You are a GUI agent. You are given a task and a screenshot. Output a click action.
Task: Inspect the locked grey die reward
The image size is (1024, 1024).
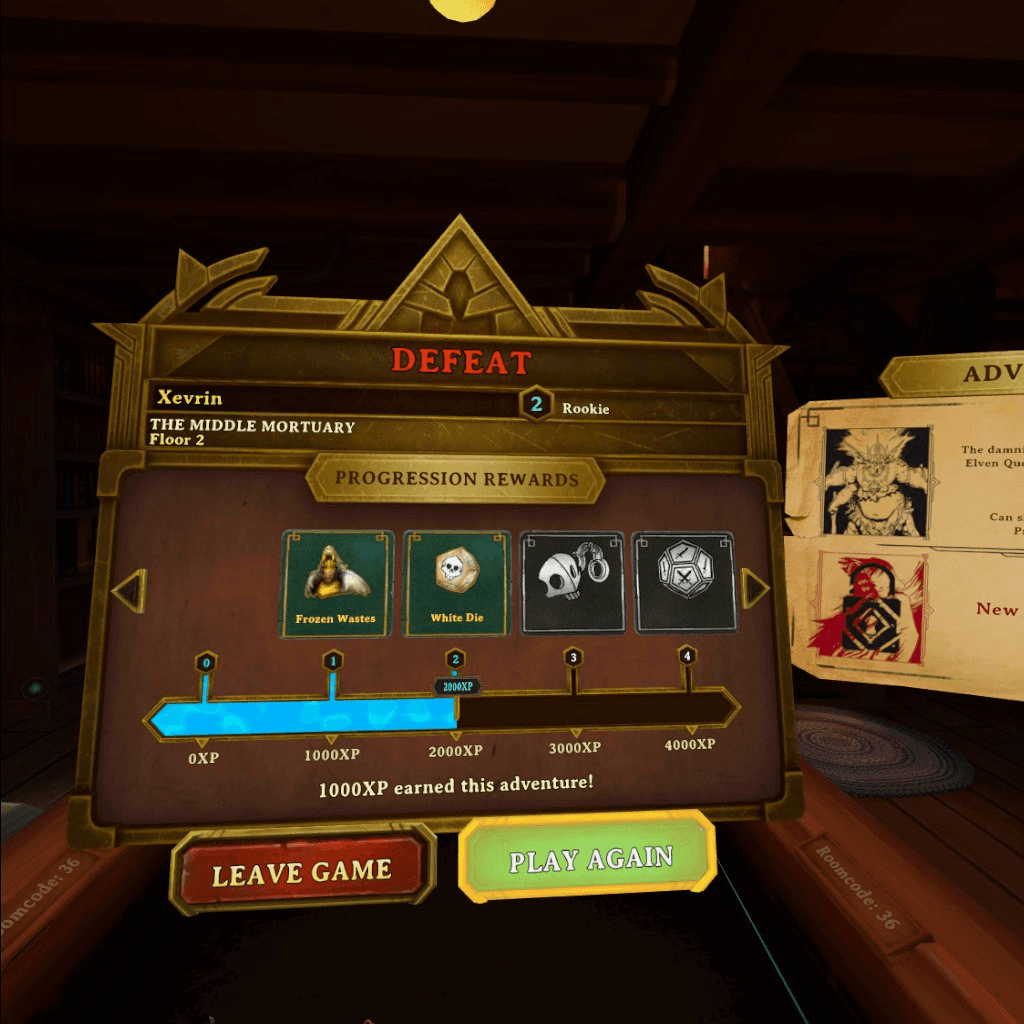[686, 582]
